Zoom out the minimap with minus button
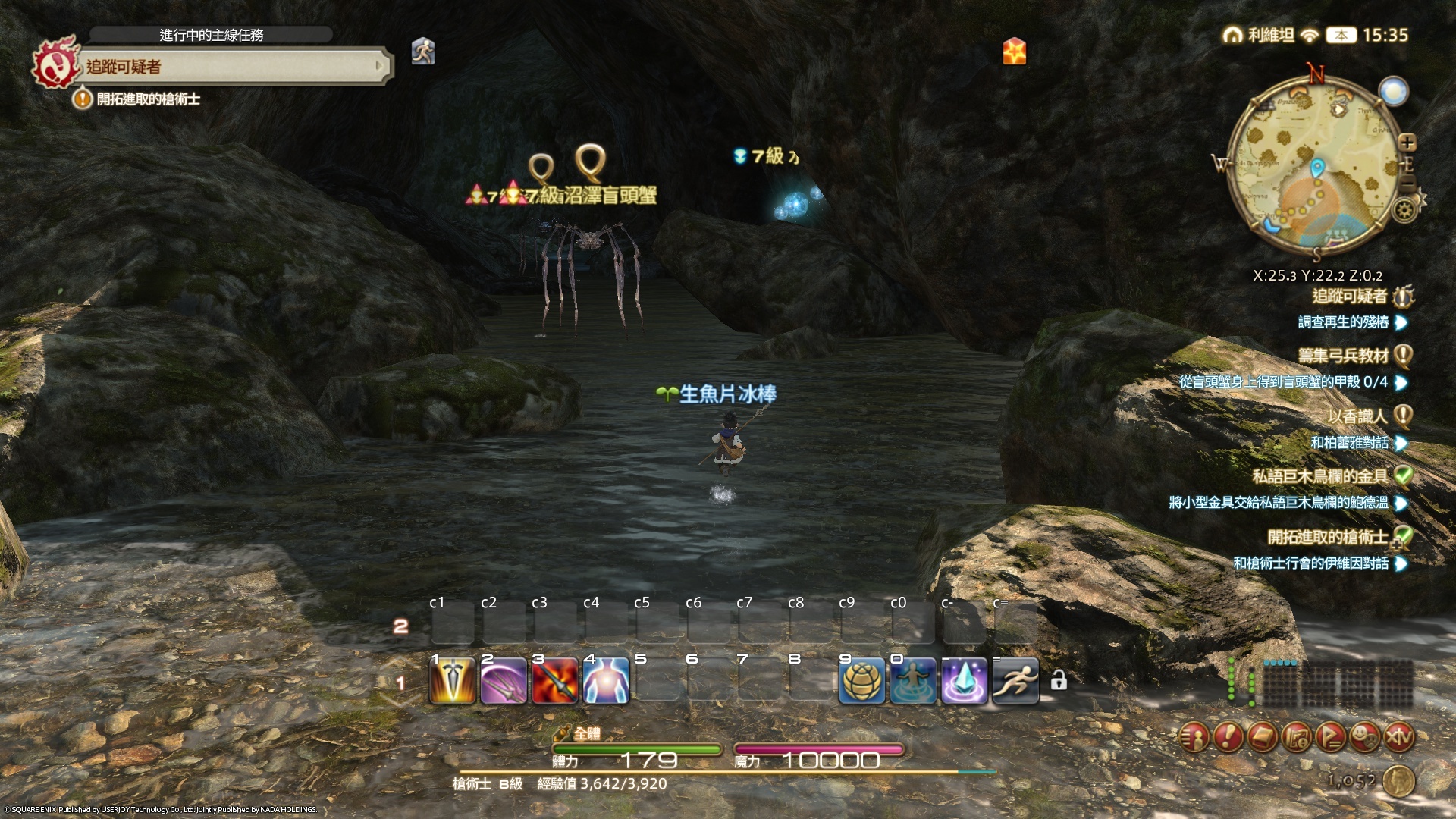The height and width of the screenshot is (819, 1456). [x=1407, y=184]
